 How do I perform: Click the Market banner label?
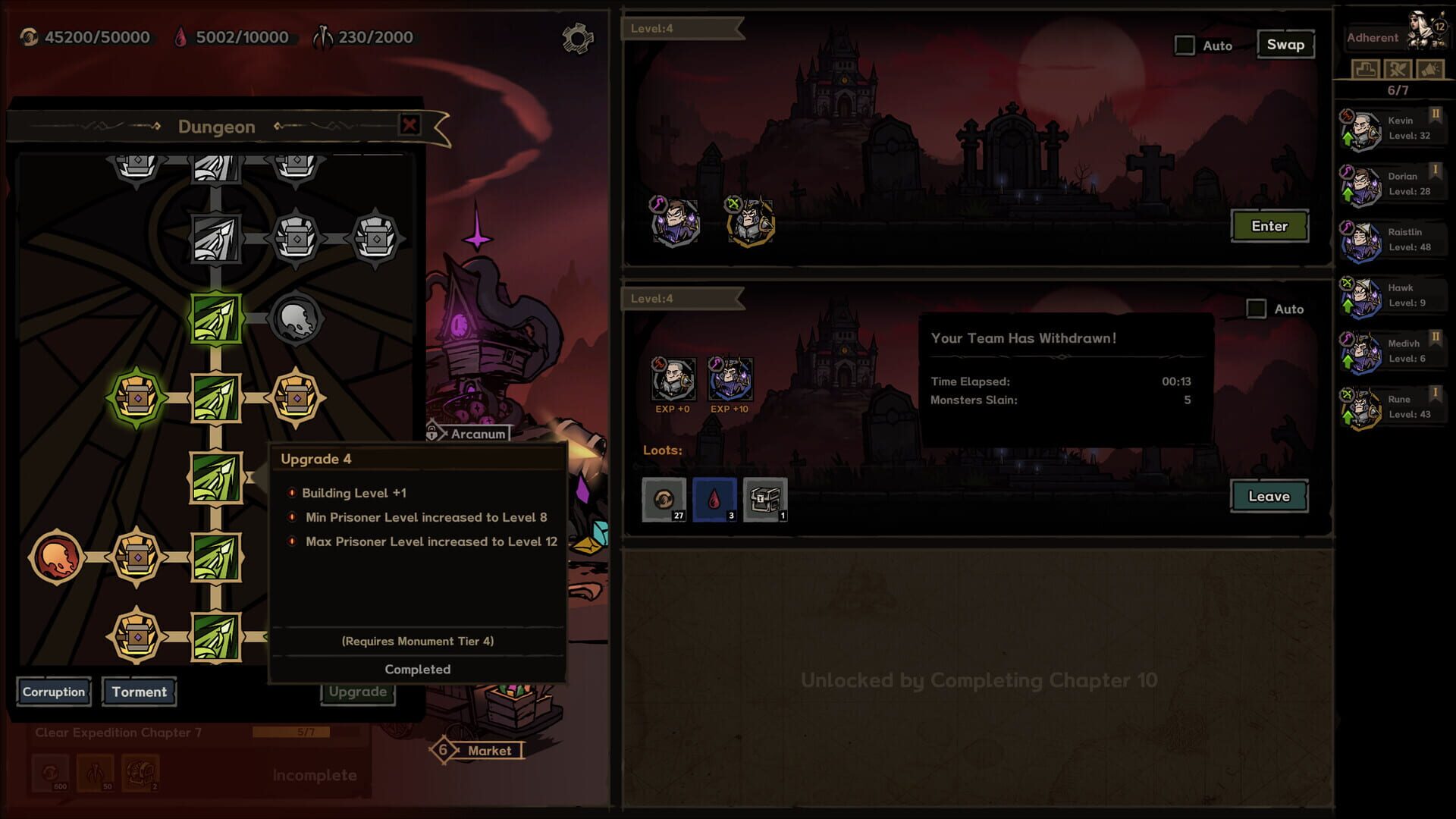coord(490,751)
